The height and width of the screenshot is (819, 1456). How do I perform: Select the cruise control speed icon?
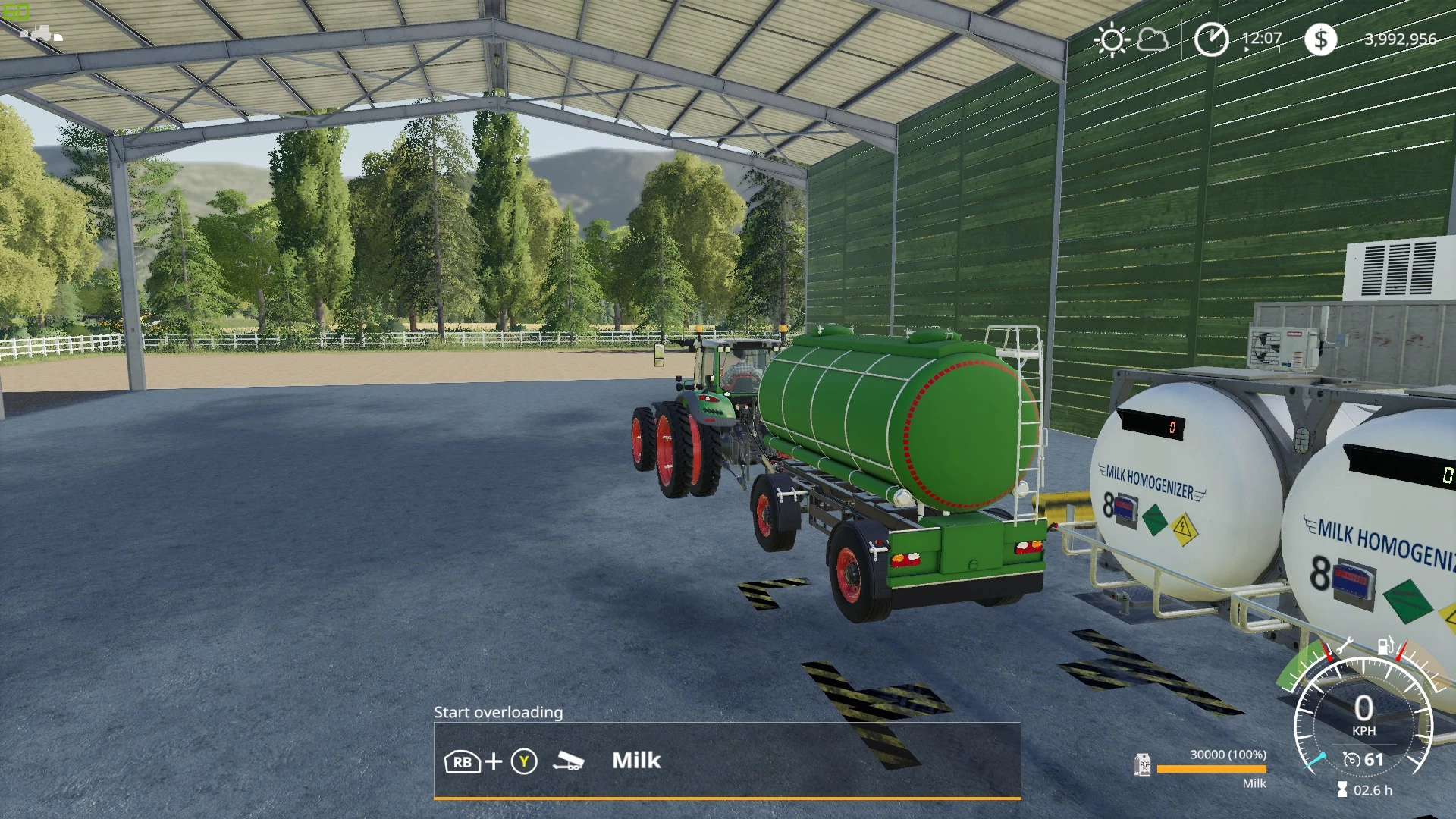1351,759
